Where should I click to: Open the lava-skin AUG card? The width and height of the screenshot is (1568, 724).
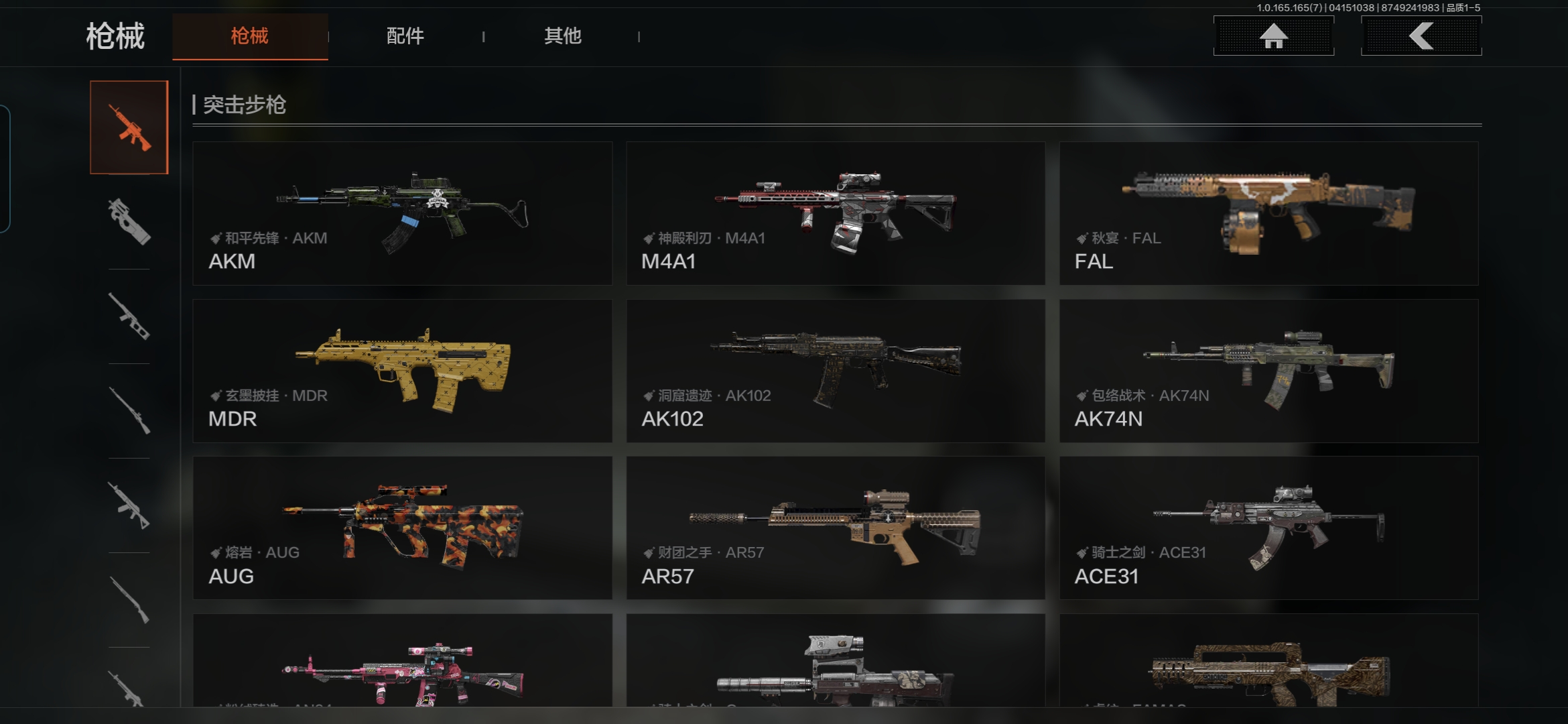pos(402,528)
